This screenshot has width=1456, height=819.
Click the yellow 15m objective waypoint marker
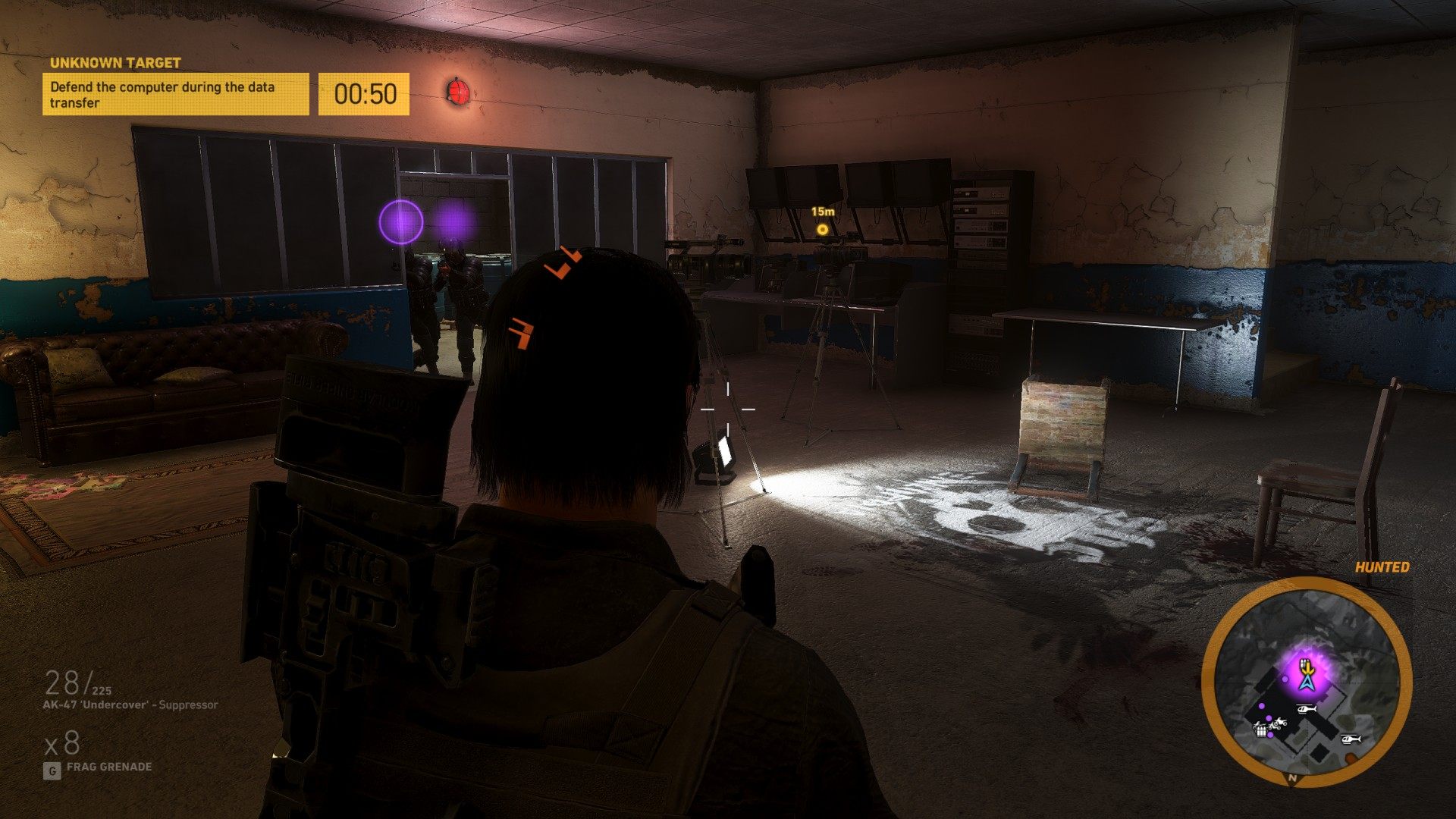pos(822,229)
